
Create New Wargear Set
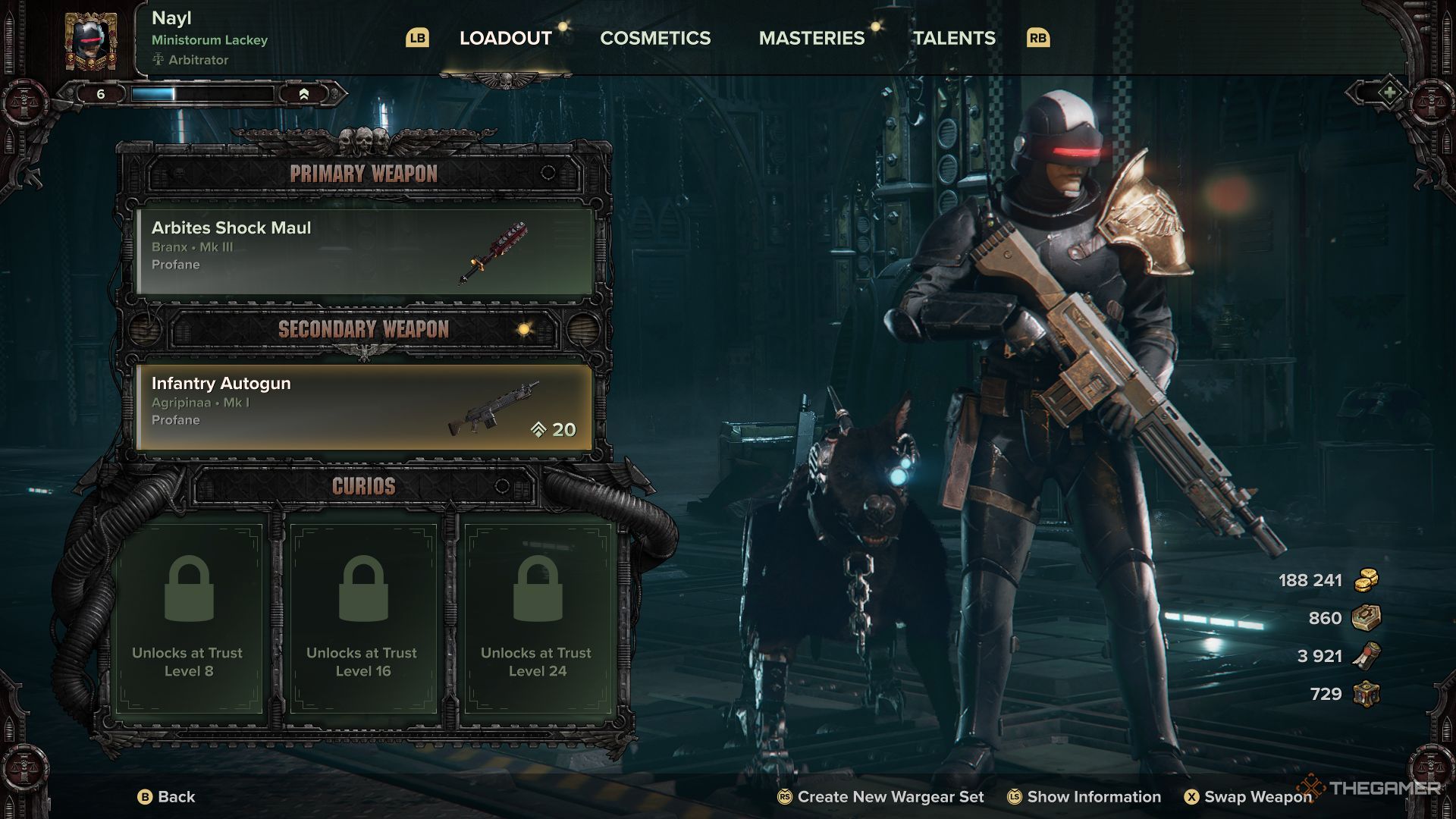click(x=881, y=796)
